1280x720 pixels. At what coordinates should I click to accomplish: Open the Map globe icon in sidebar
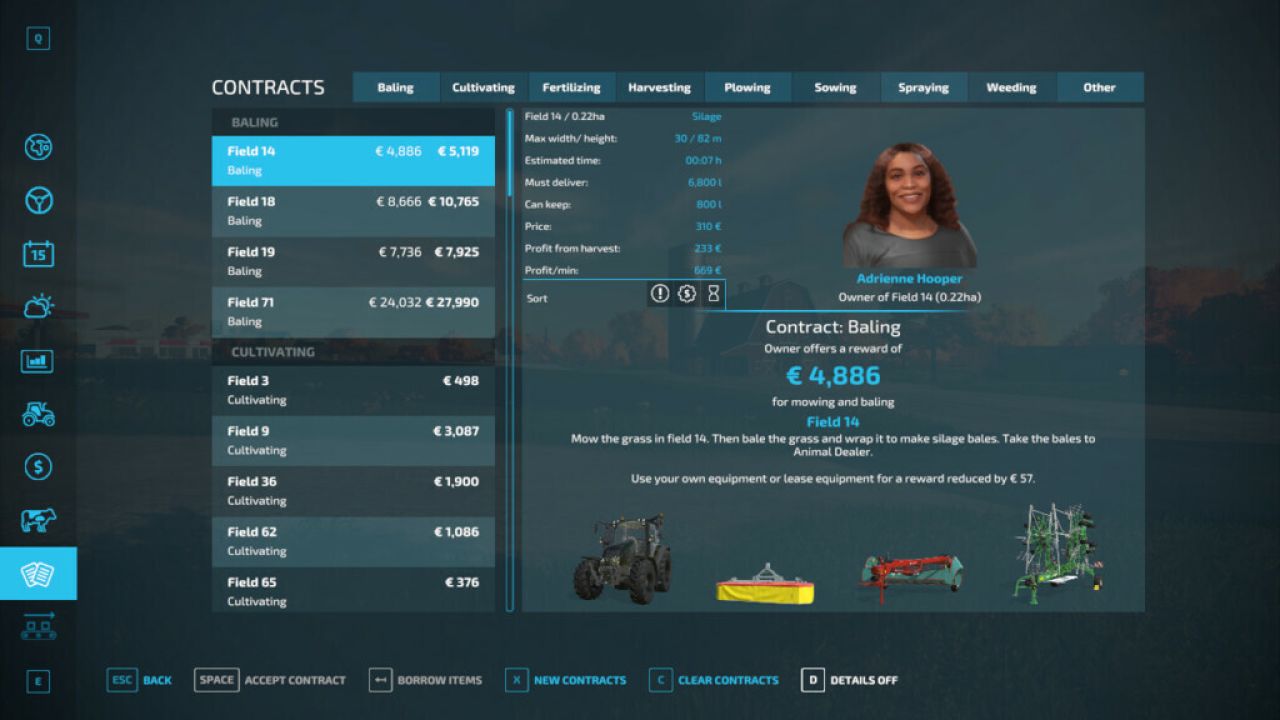[37, 146]
